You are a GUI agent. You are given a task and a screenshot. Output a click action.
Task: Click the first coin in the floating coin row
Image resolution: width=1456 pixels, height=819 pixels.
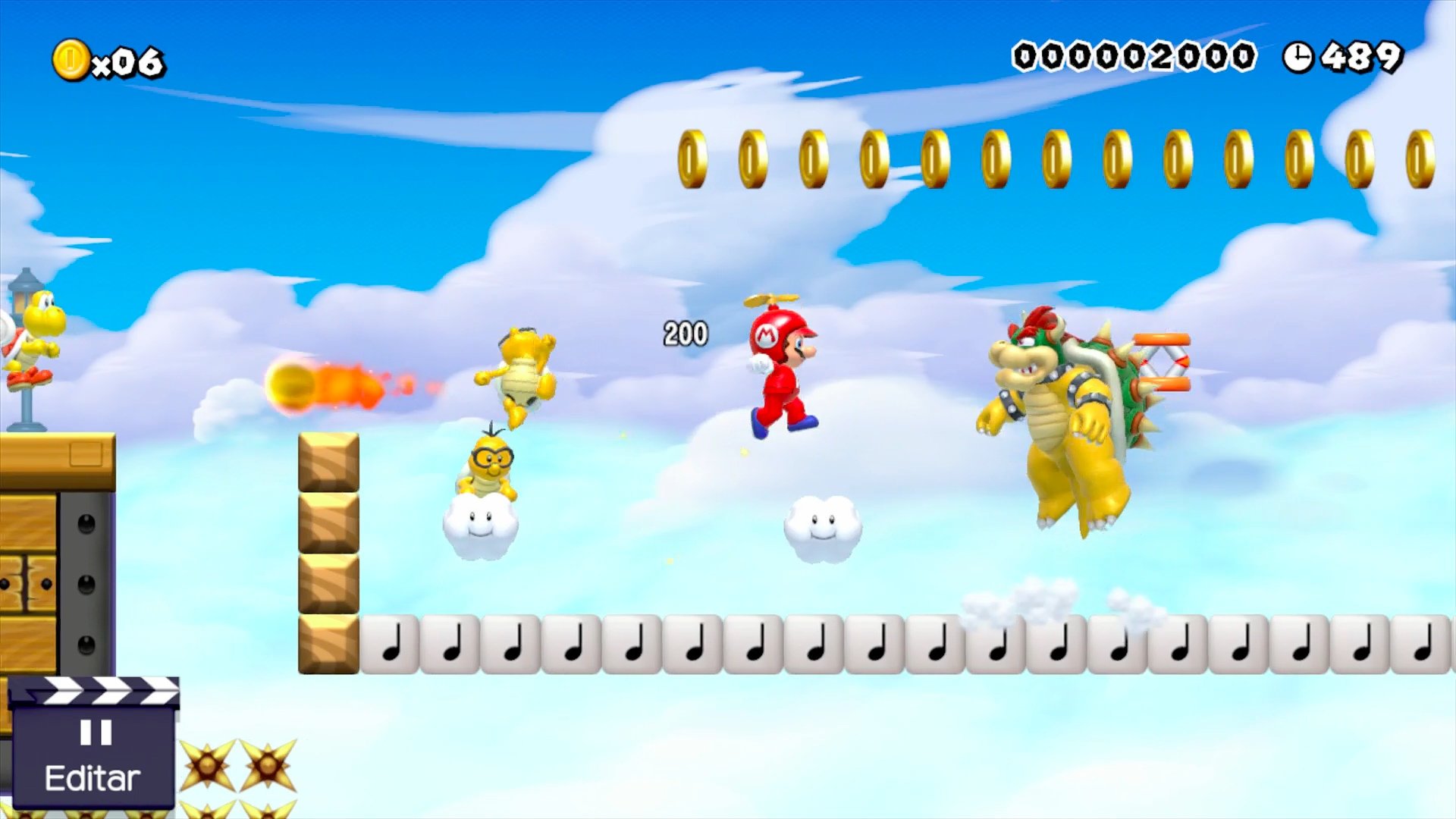[691, 158]
